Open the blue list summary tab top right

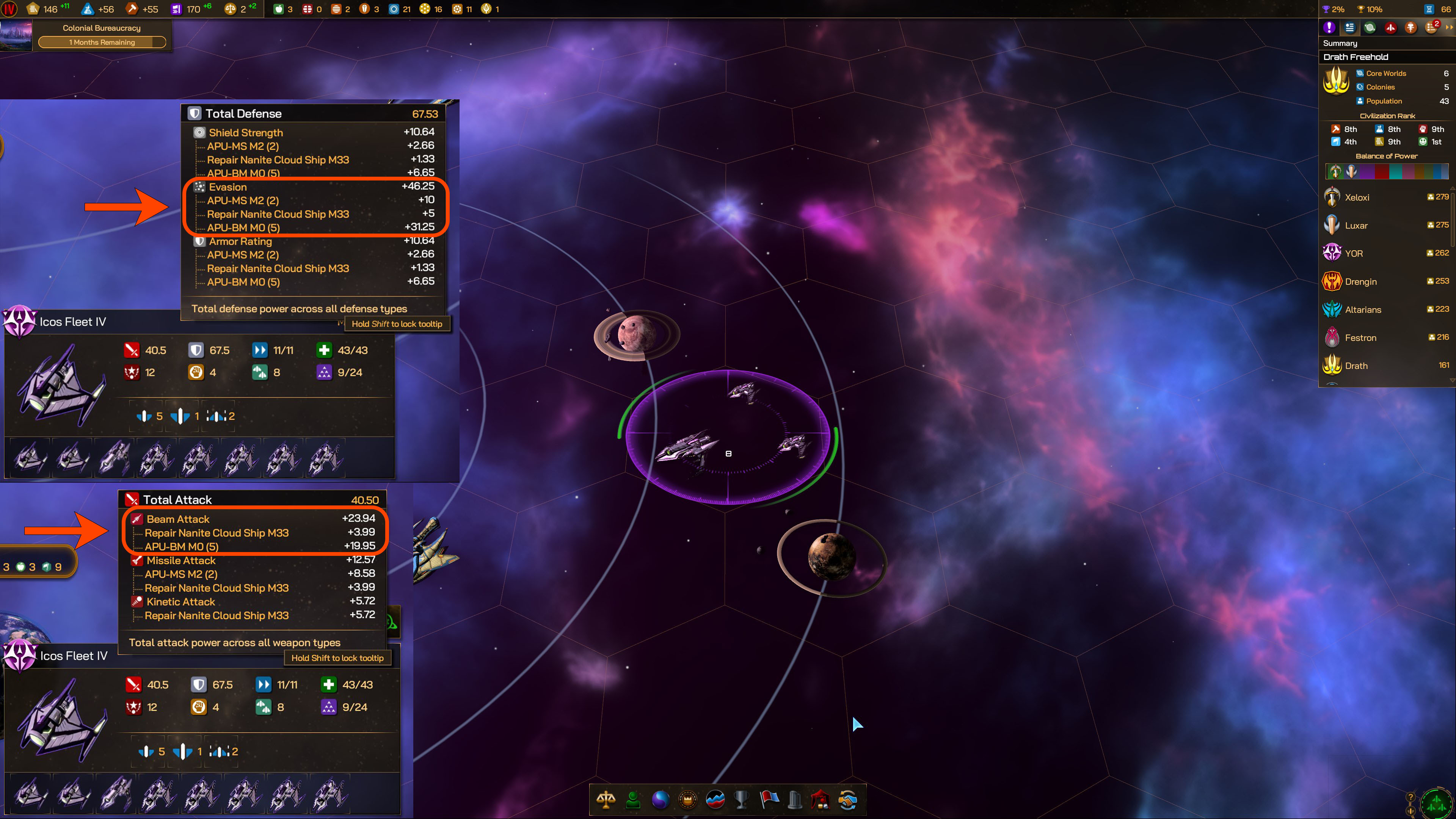(1350, 27)
